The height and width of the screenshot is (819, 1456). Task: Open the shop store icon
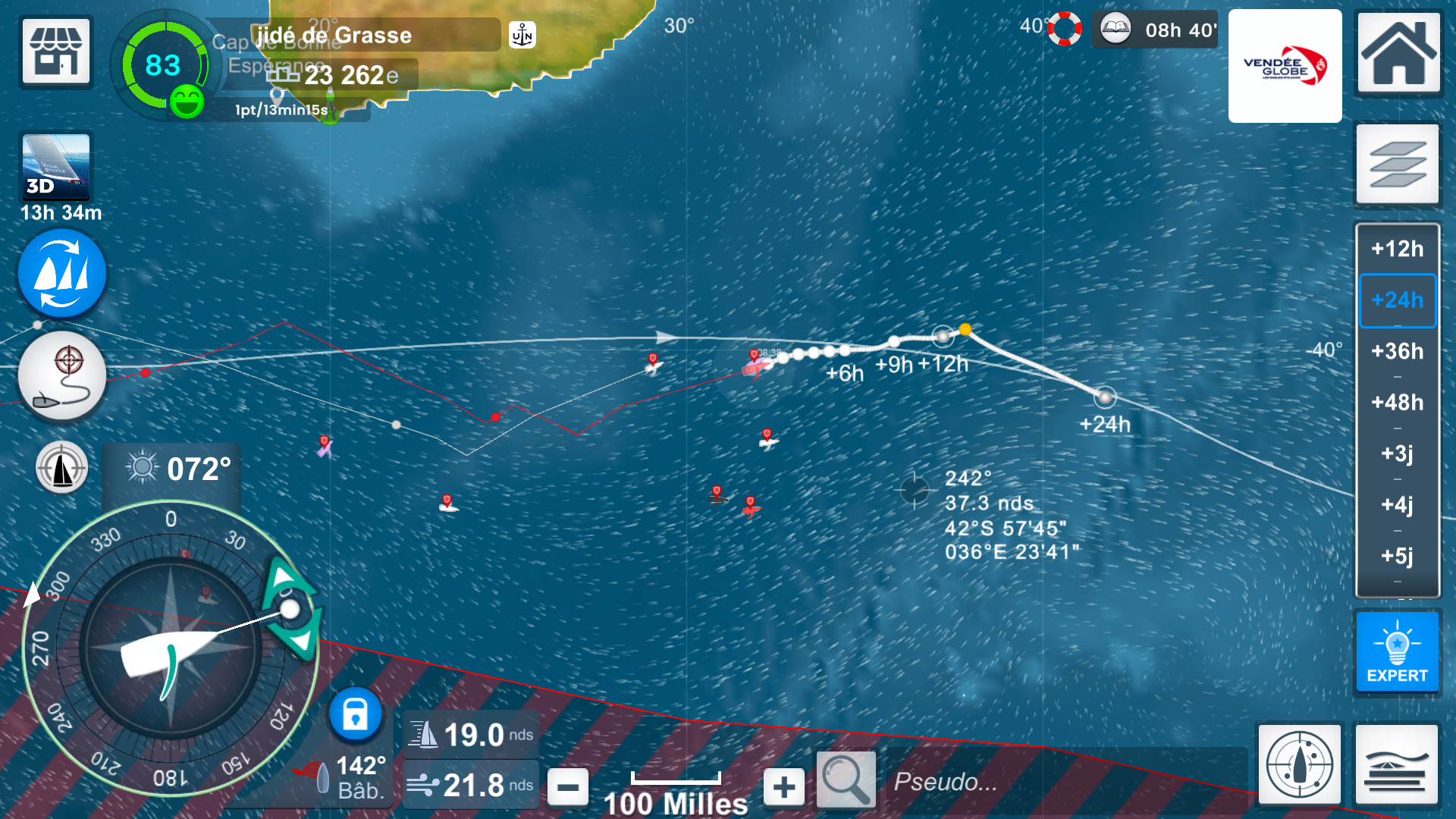pyautogui.click(x=56, y=52)
